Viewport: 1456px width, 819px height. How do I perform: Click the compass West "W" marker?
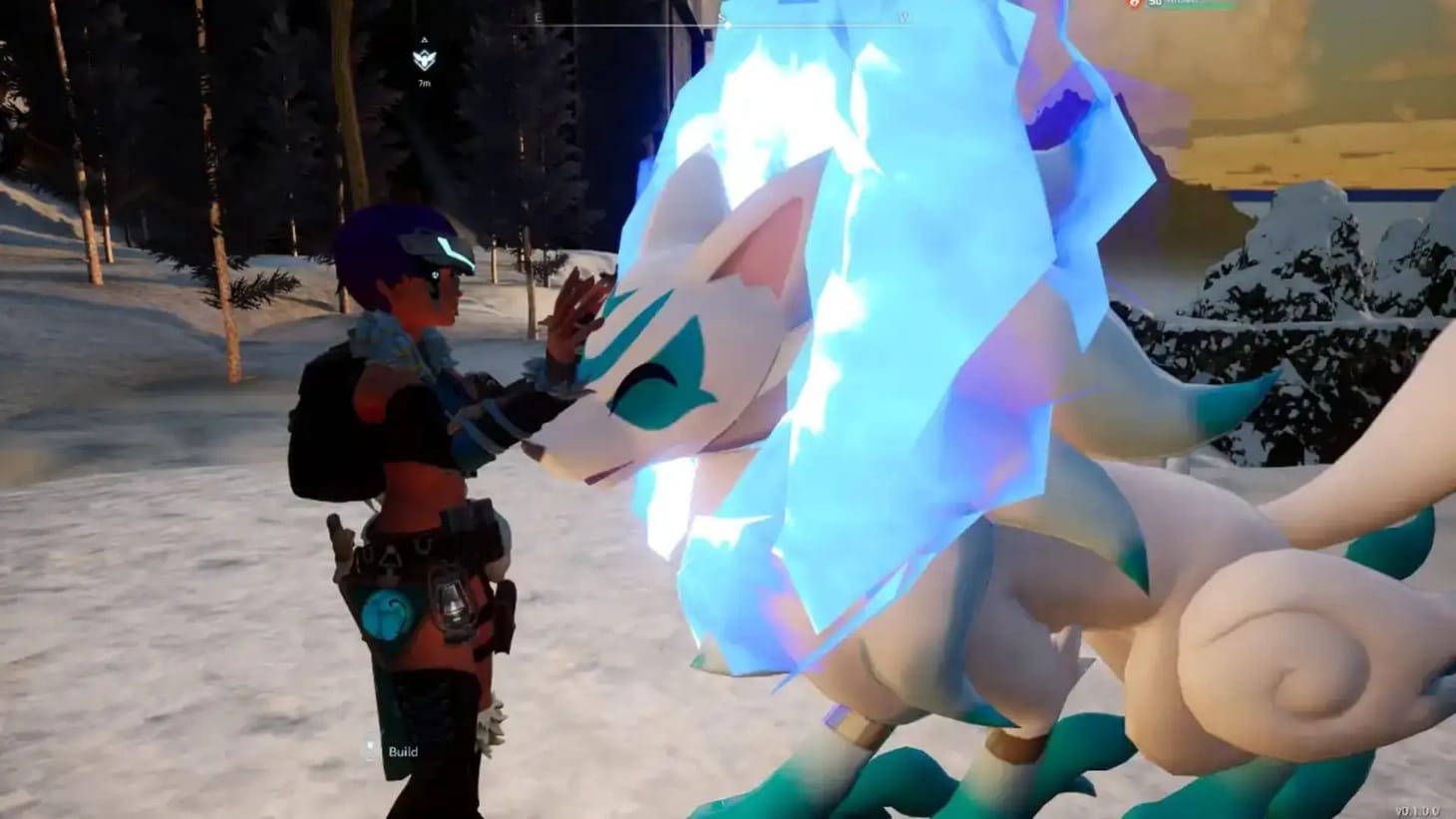905,17
